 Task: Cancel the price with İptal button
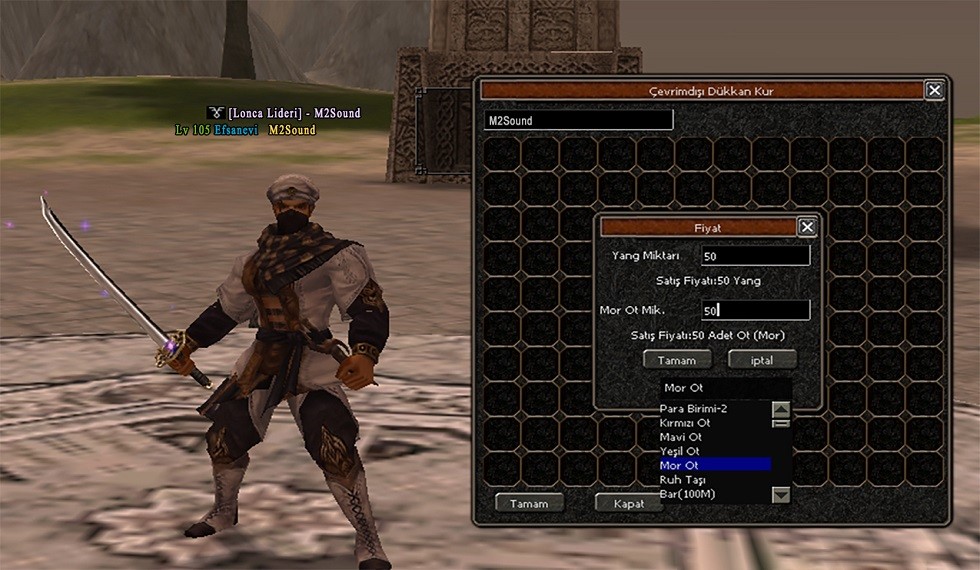tap(762, 359)
